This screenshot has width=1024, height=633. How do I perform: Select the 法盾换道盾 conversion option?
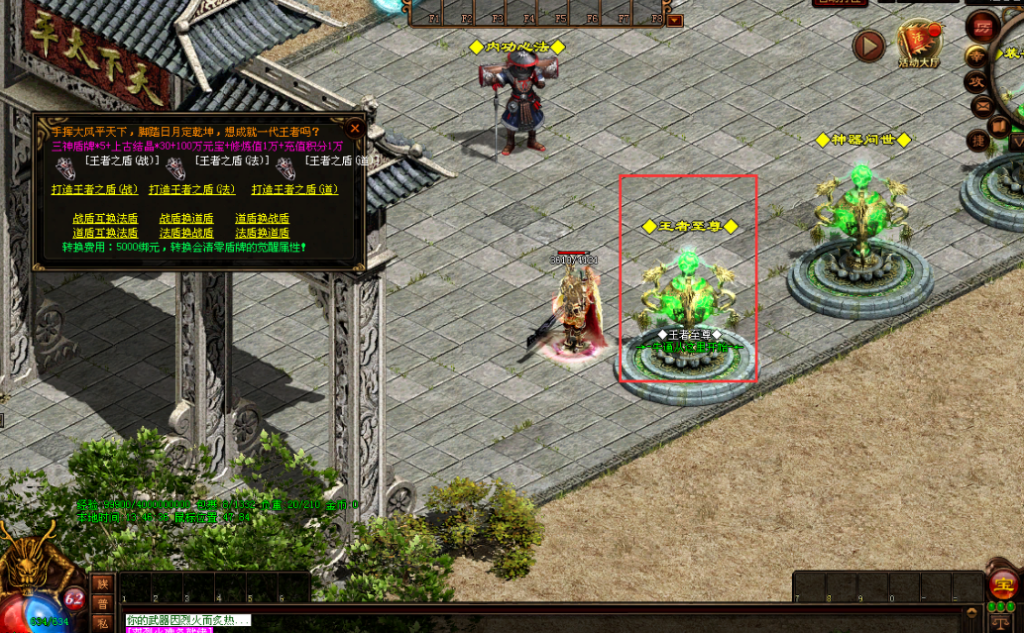pyautogui.click(x=262, y=233)
